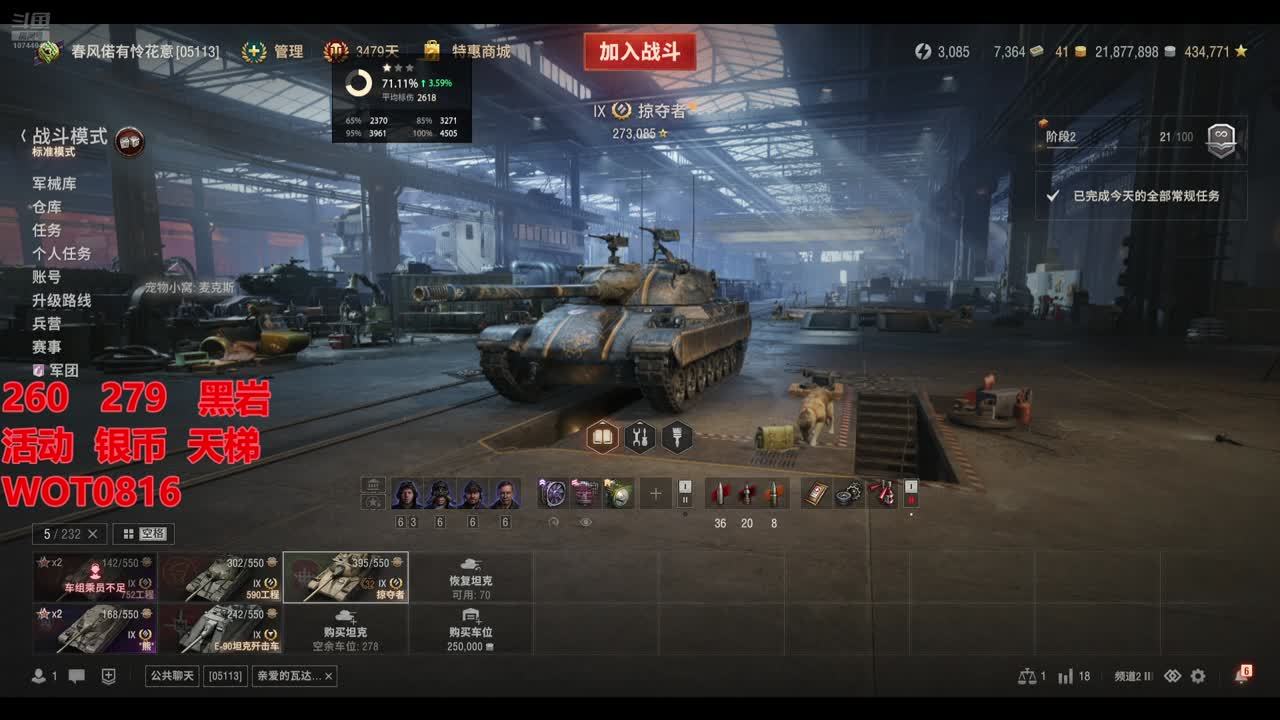1280x720 pixels.
Task: Open the 仓库 depot menu
Action: (x=47, y=207)
